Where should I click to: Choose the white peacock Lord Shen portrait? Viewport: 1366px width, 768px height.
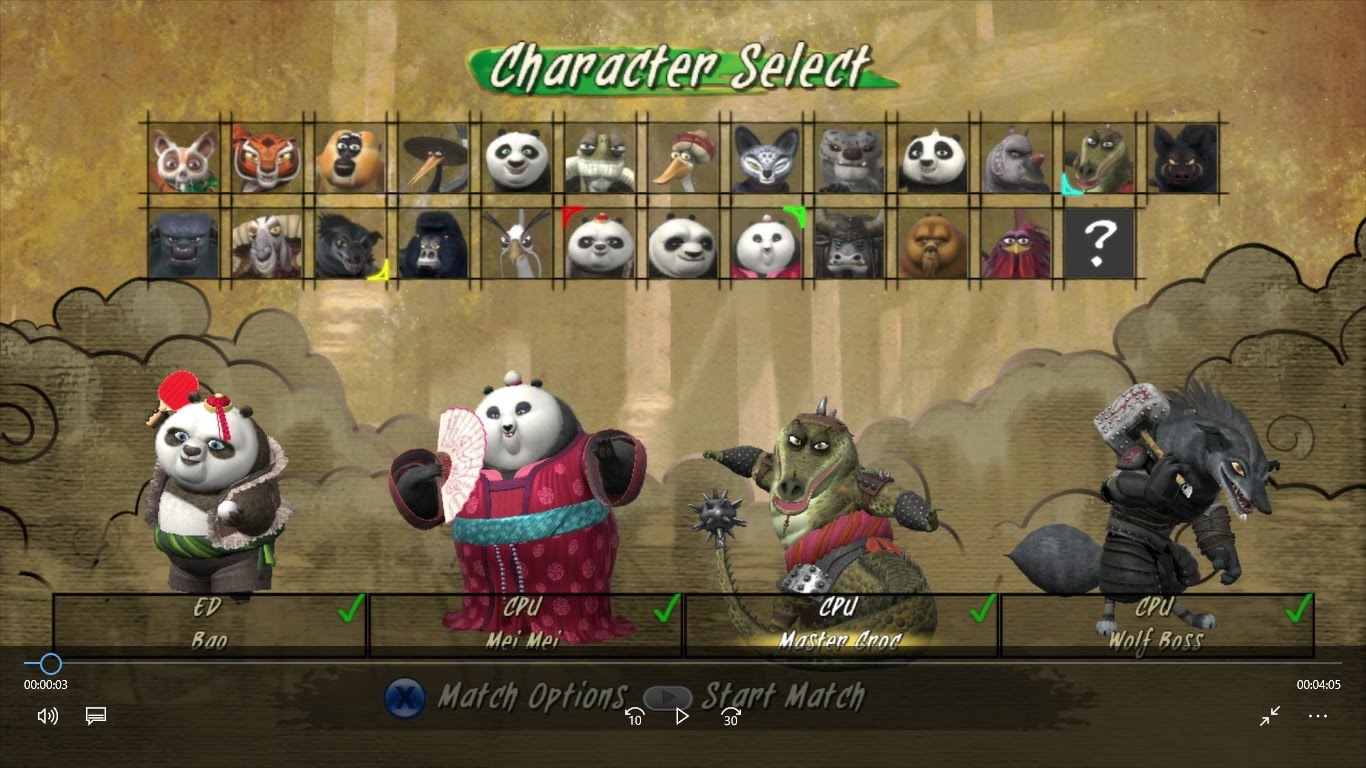(x=517, y=243)
